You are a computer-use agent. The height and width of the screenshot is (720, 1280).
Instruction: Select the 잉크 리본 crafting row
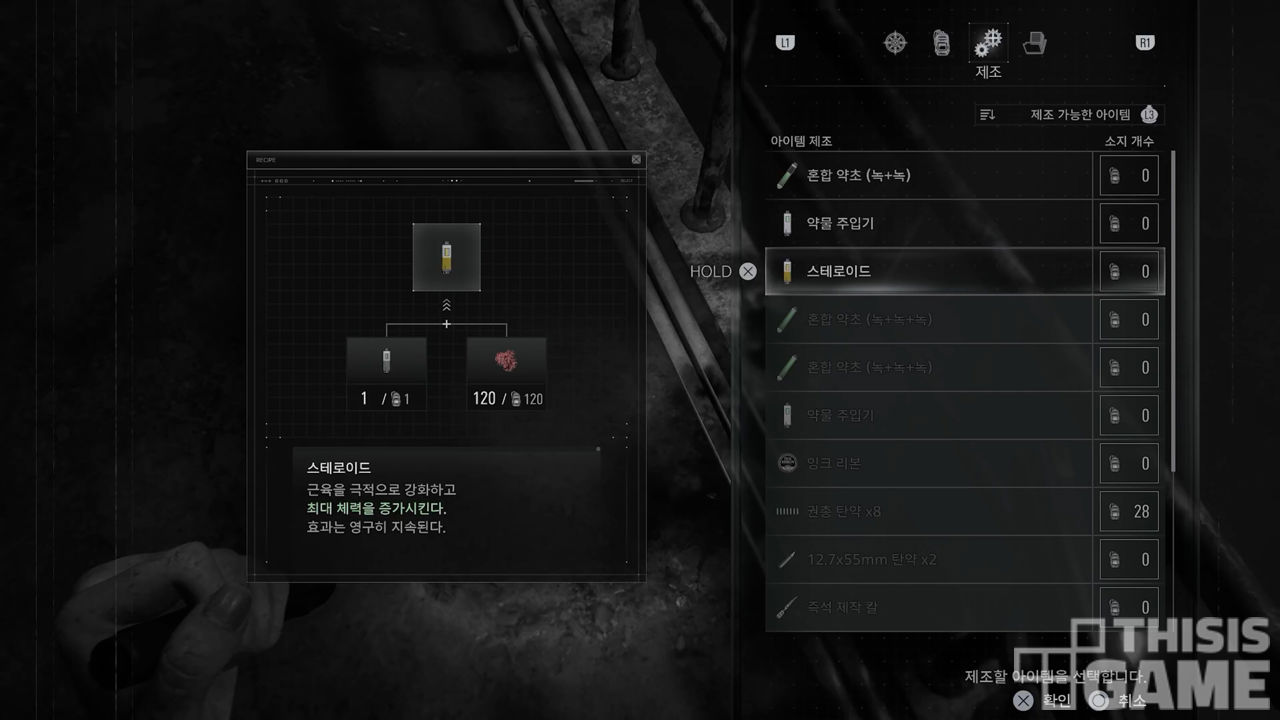(x=930, y=463)
